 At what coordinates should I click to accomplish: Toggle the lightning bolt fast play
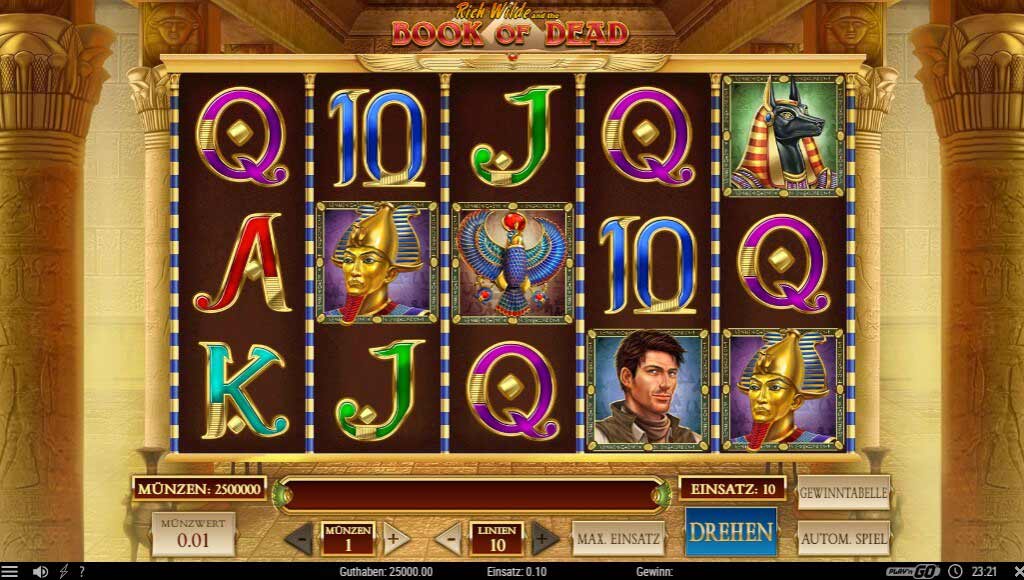tap(64, 571)
